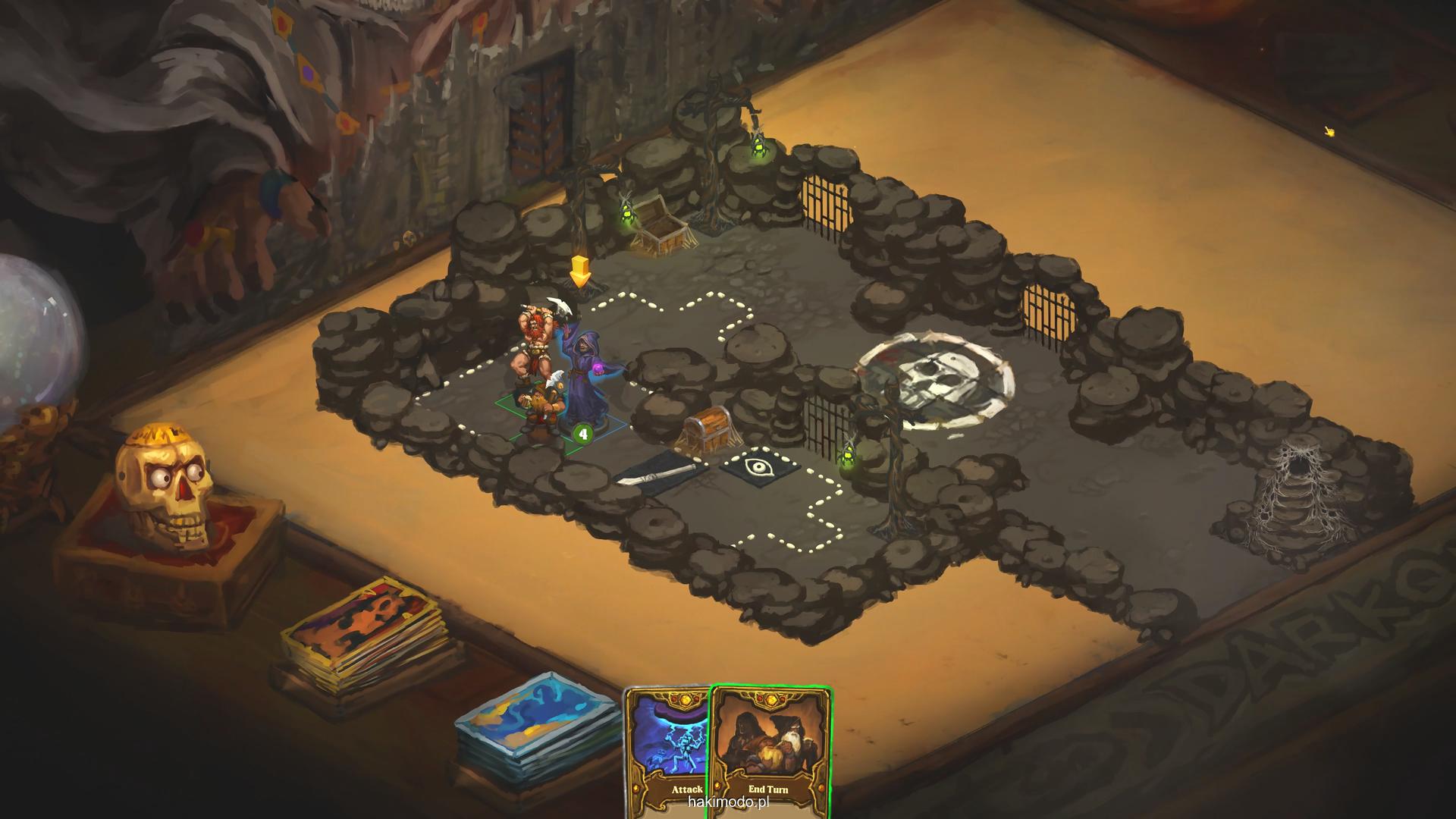Play the Attack card

click(x=666, y=751)
